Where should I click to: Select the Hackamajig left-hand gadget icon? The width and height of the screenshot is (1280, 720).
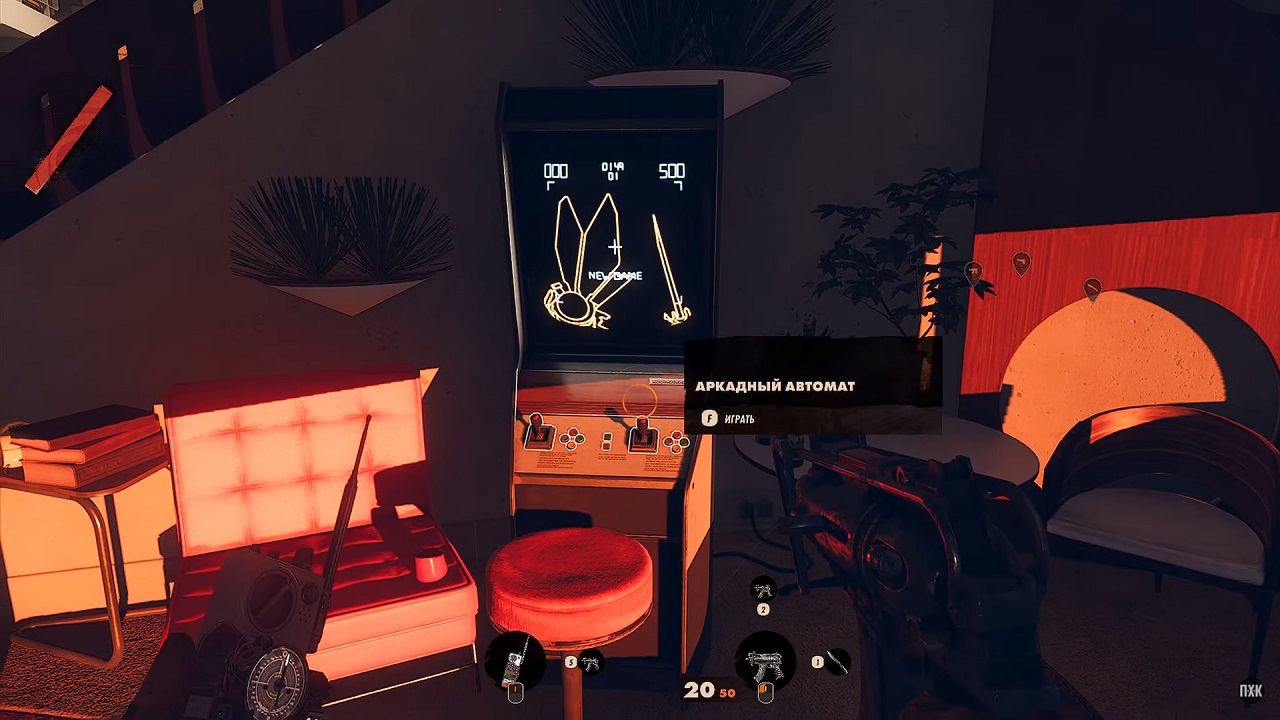click(515, 661)
